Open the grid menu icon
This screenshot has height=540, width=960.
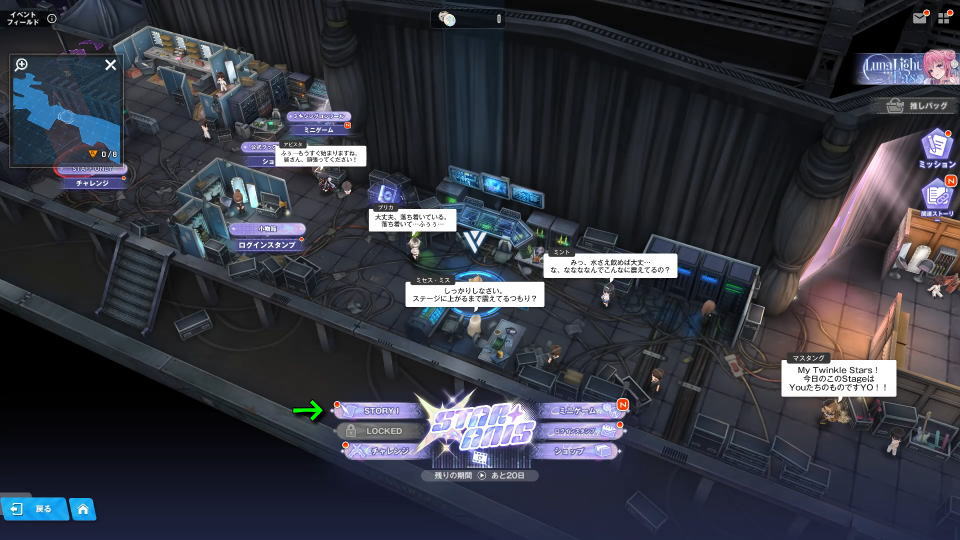pos(944,18)
